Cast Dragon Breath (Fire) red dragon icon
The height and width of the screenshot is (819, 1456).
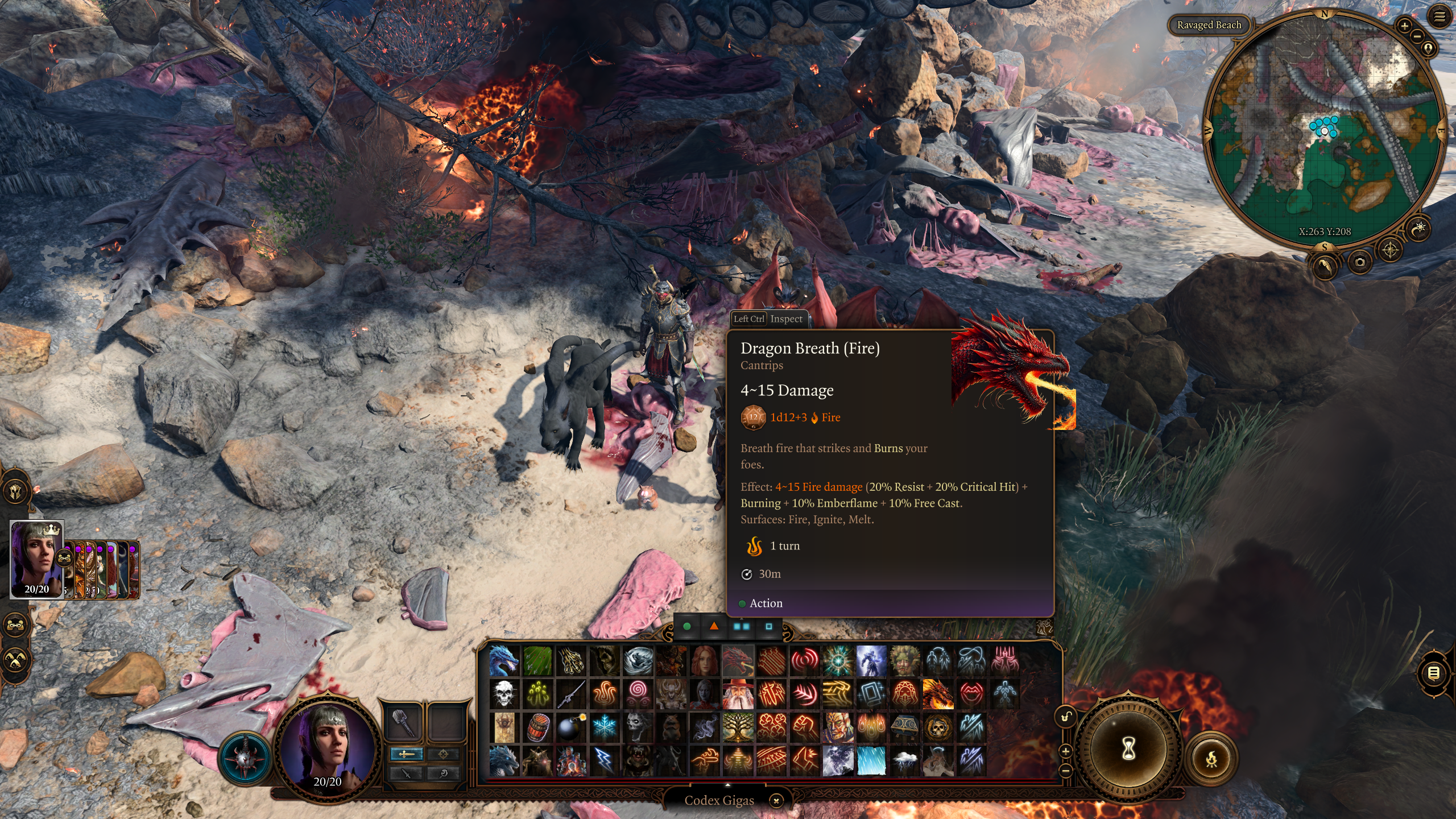pyautogui.click(x=738, y=661)
